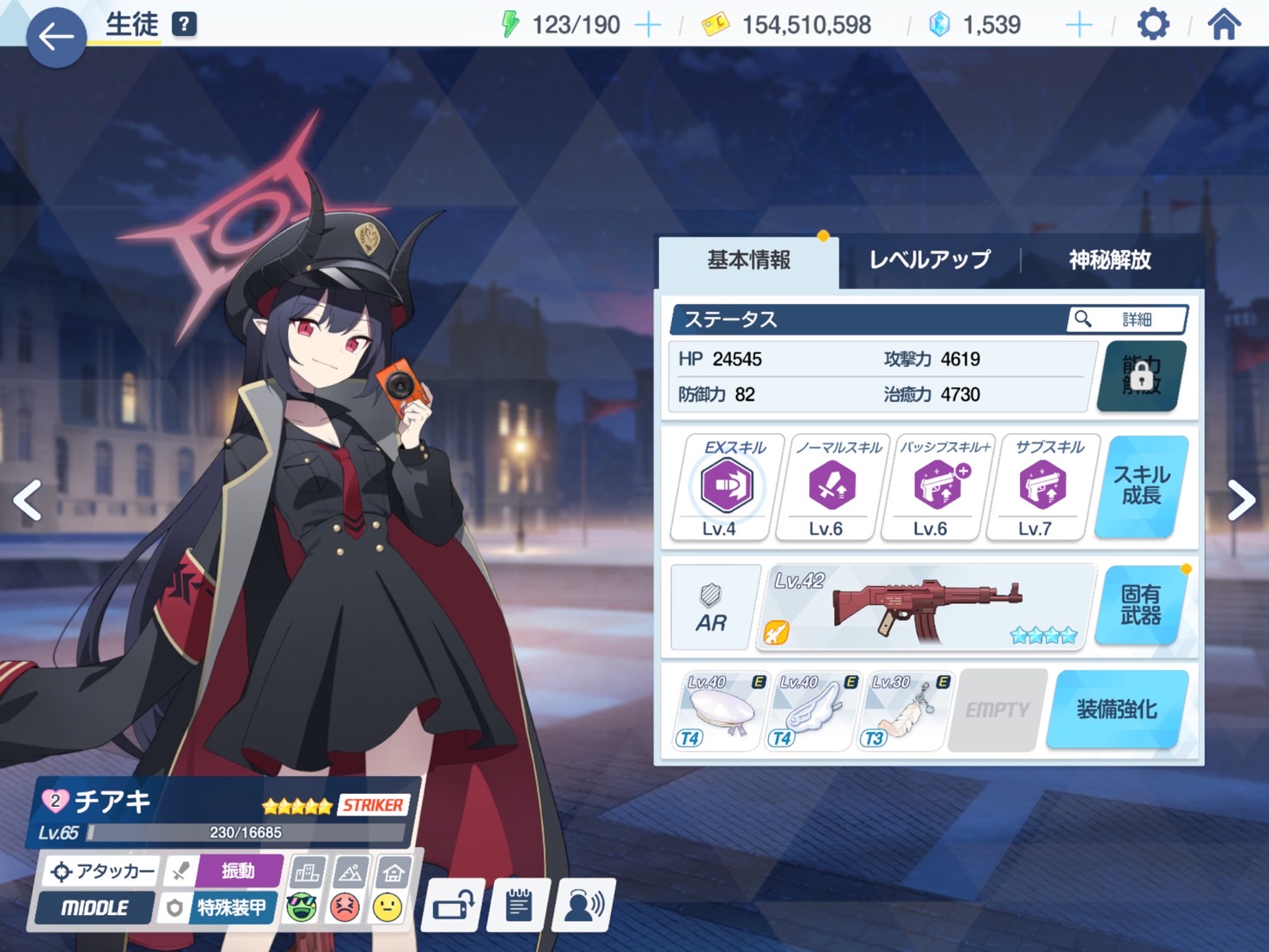Open the スキル成長 skill growth button
The width and height of the screenshot is (1269, 952).
click(x=1141, y=485)
